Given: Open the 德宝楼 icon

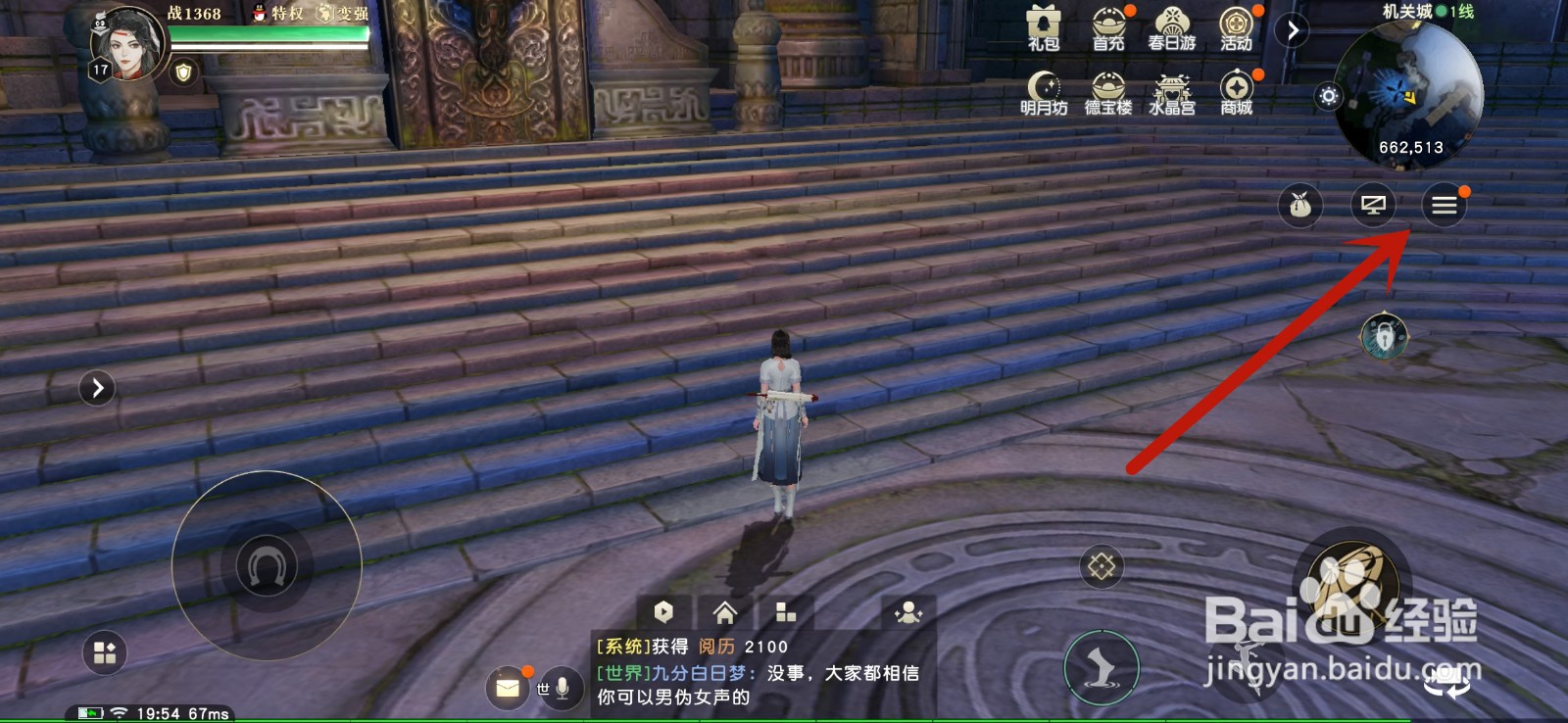Looking at the screenshot, I should pyautogui.click(x=1107, y=88).
